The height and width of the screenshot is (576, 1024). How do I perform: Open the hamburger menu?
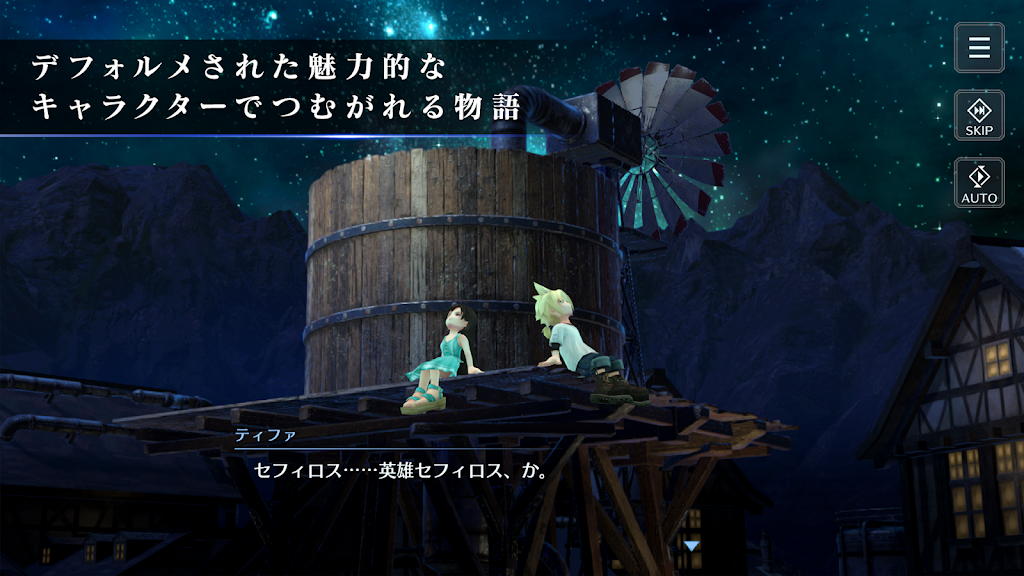pyautogui.click(x=979, y=48)
